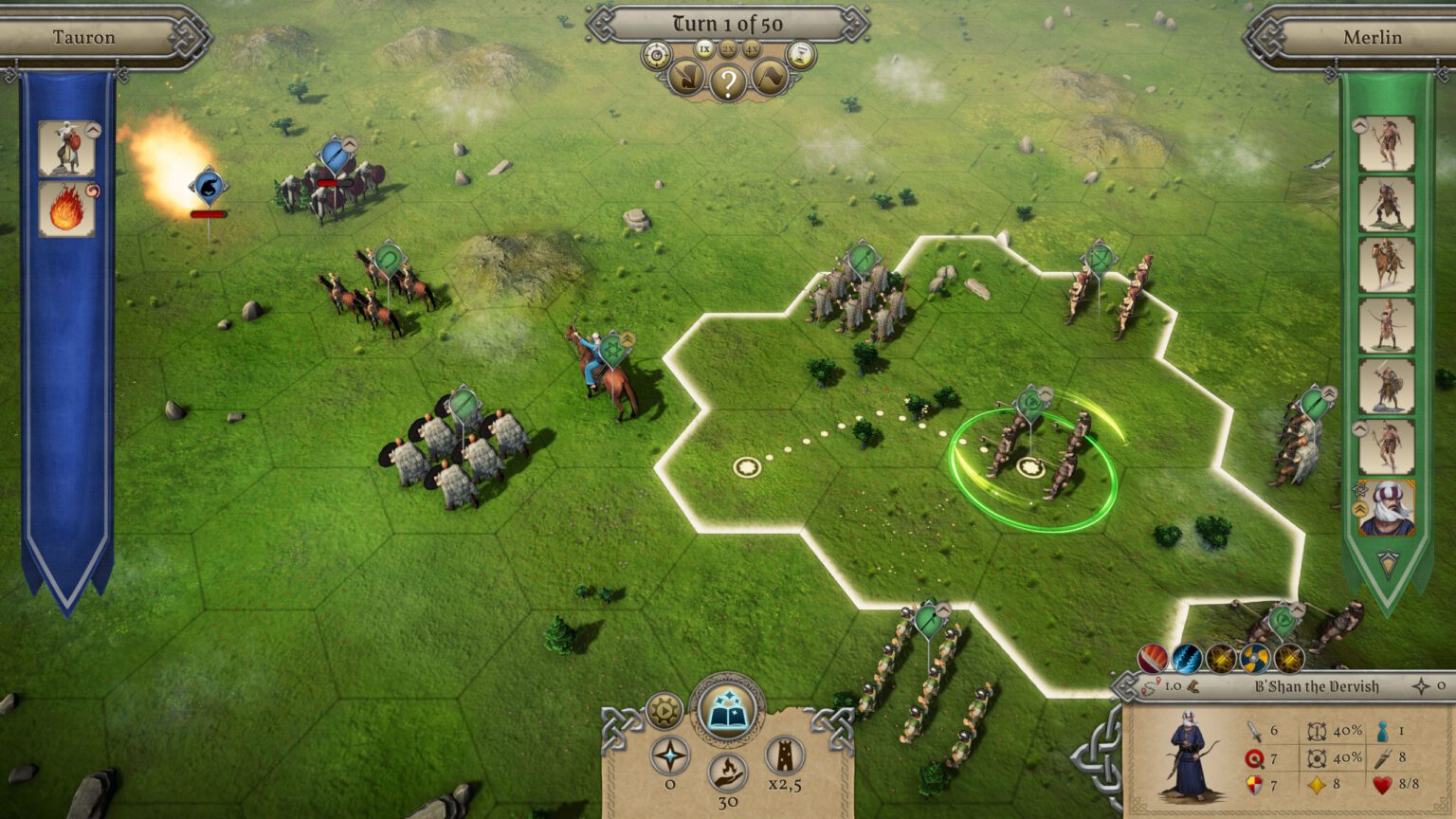Screen dimensions: 1456x819
Task: Select the shielded warrior portrait on Tauron's banner
Action: click(x=65, y=148)
